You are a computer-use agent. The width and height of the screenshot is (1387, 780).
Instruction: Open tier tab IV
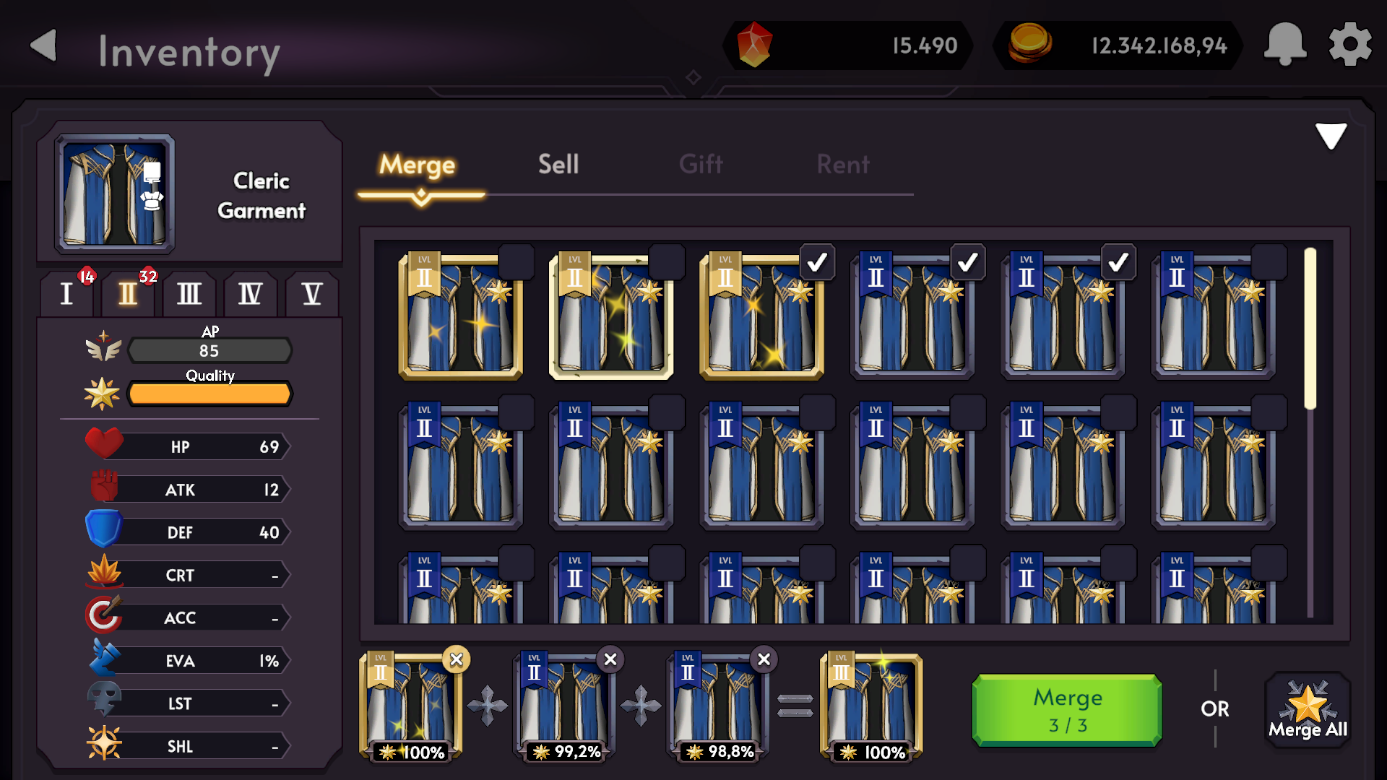250,294
